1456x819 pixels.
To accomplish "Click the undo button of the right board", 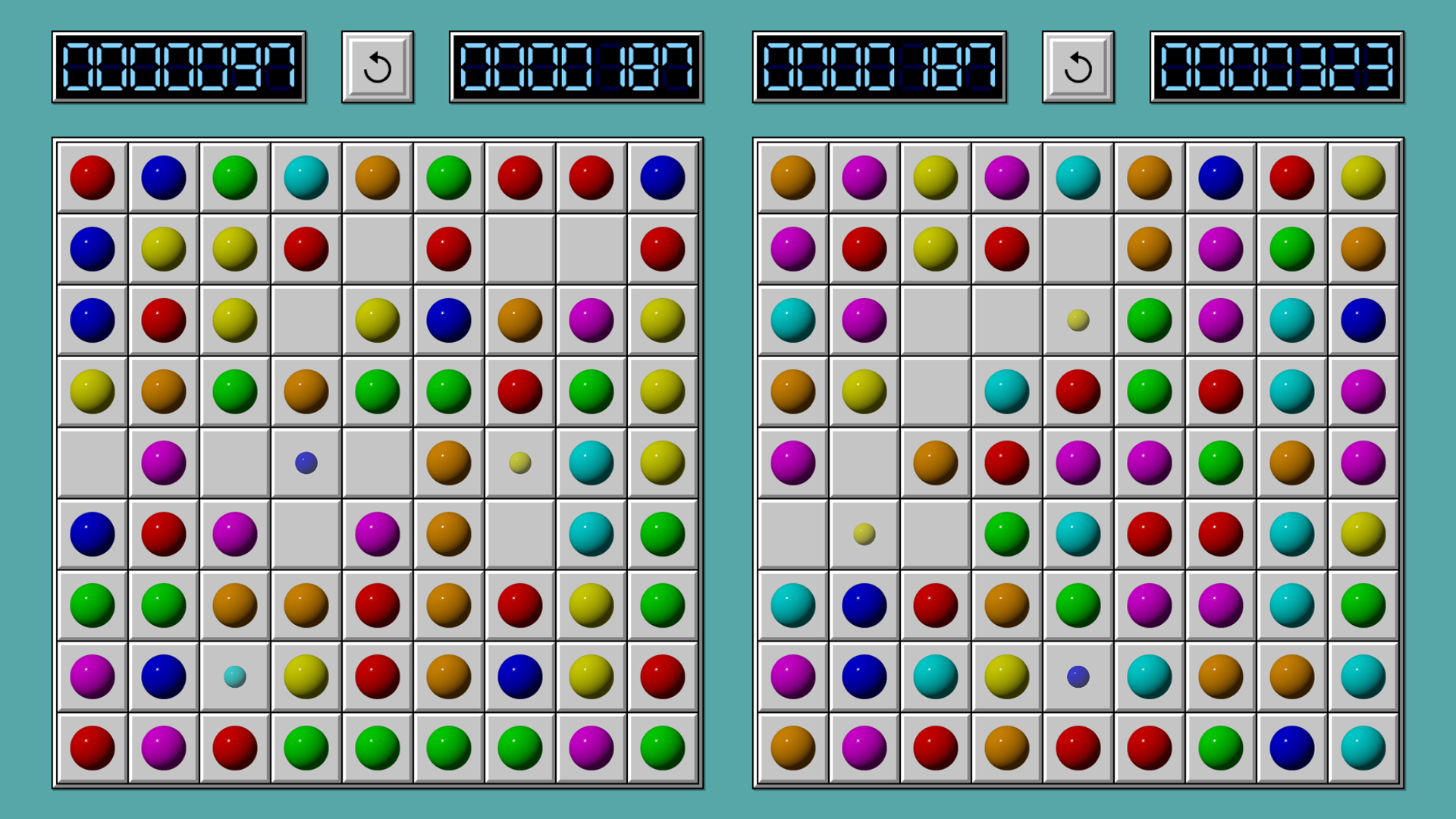I will (1078, 67).
